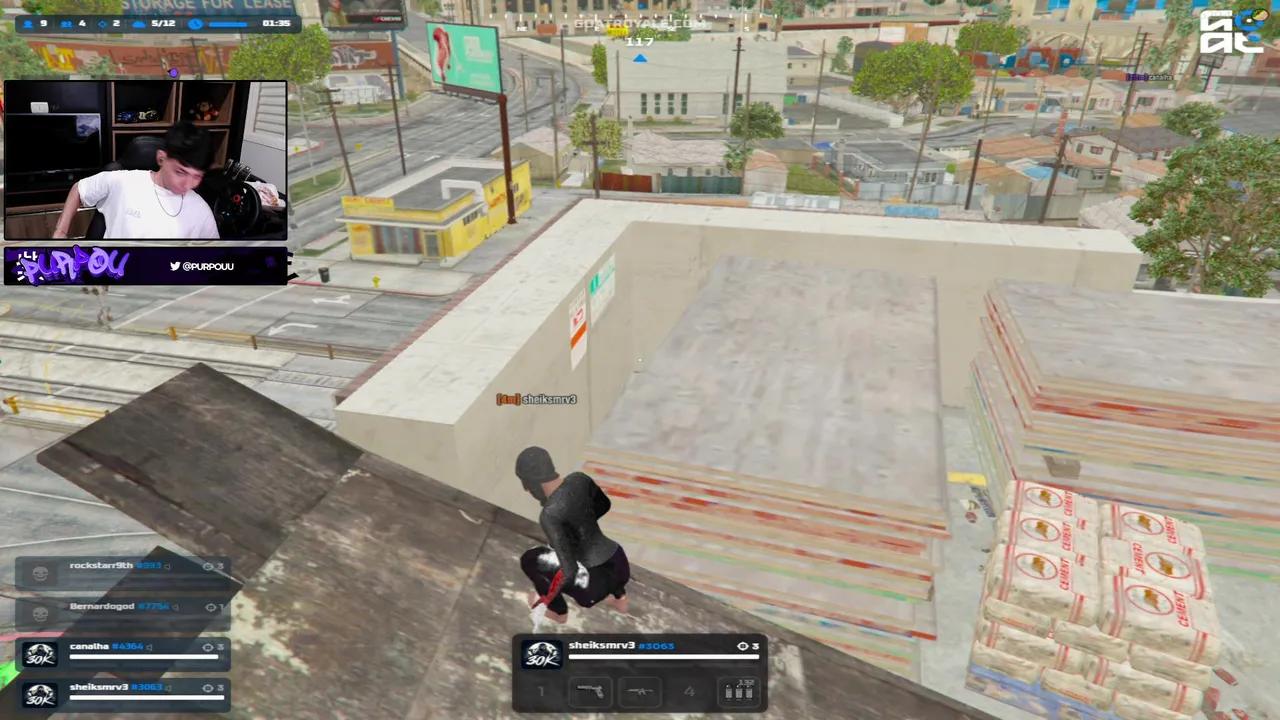Click the blue diamond icon showing 2
The image size is (1280, 720).
102,23
